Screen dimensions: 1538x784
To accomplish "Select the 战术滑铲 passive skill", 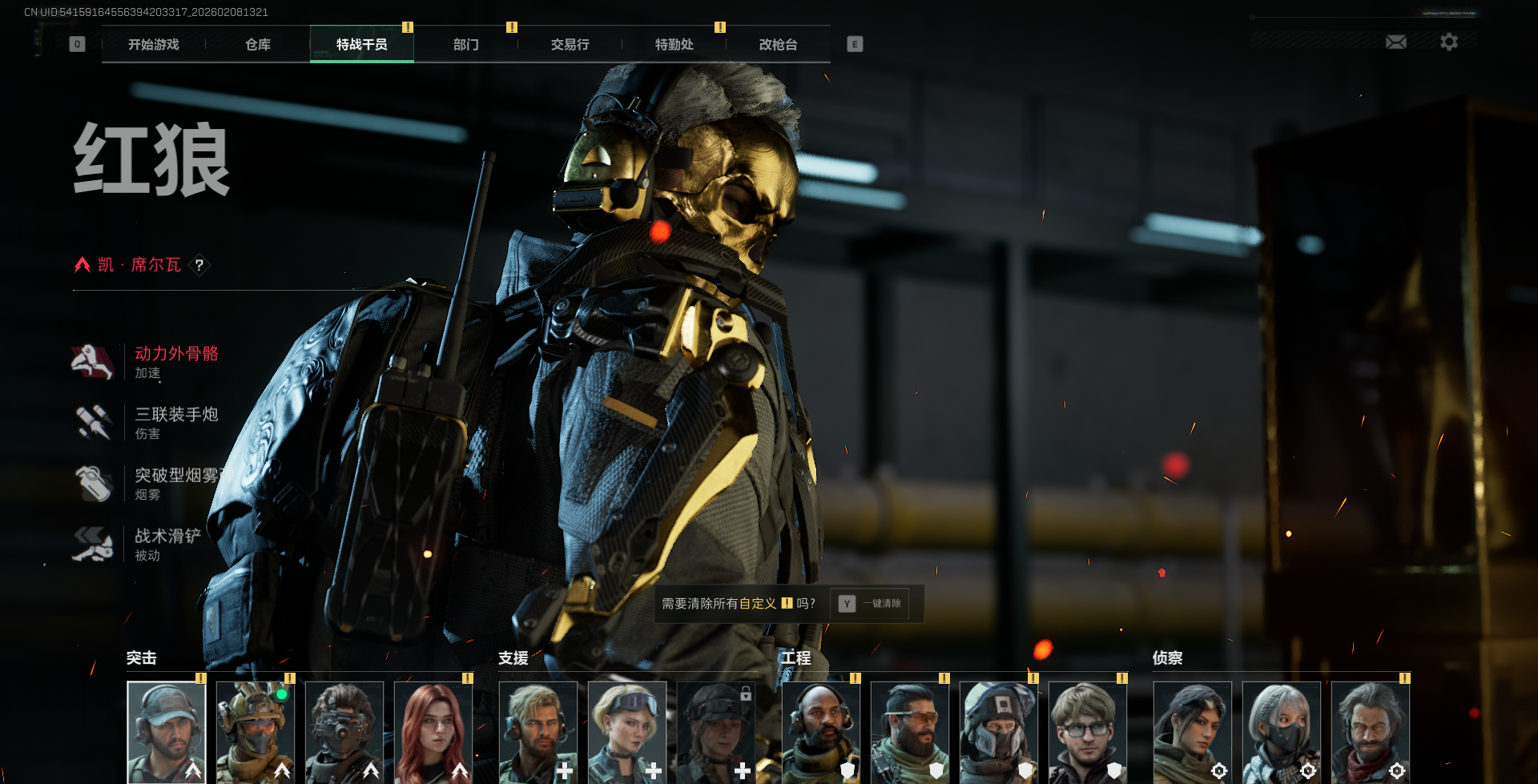I will 167,545.
